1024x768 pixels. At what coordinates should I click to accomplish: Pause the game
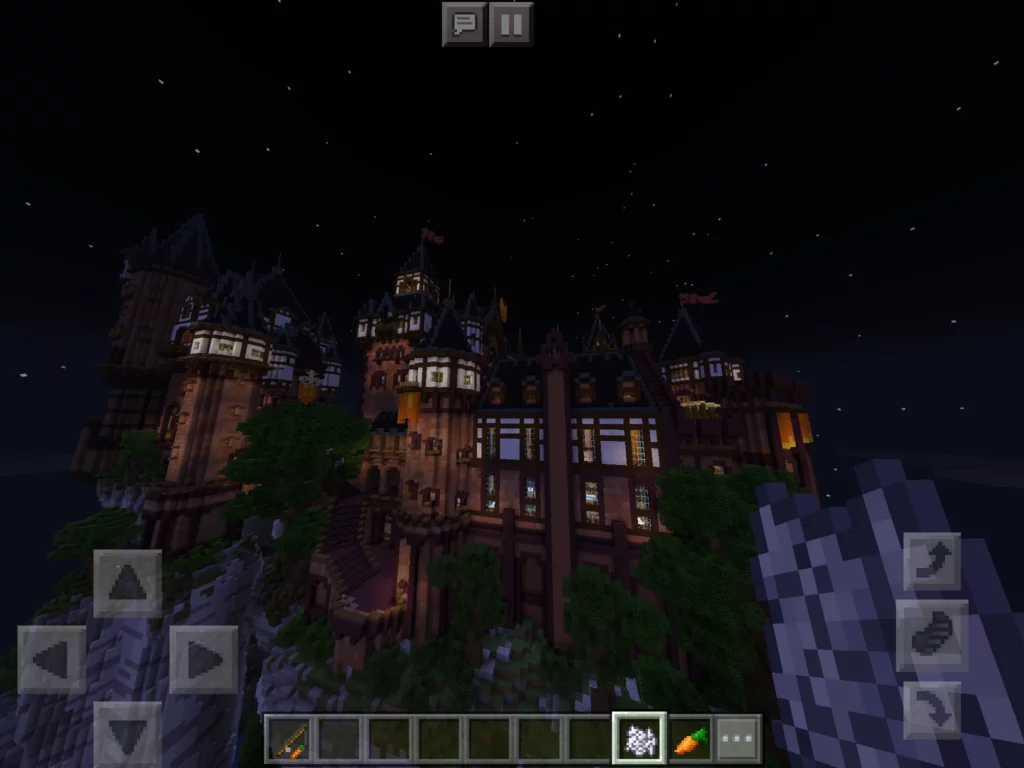511,24
